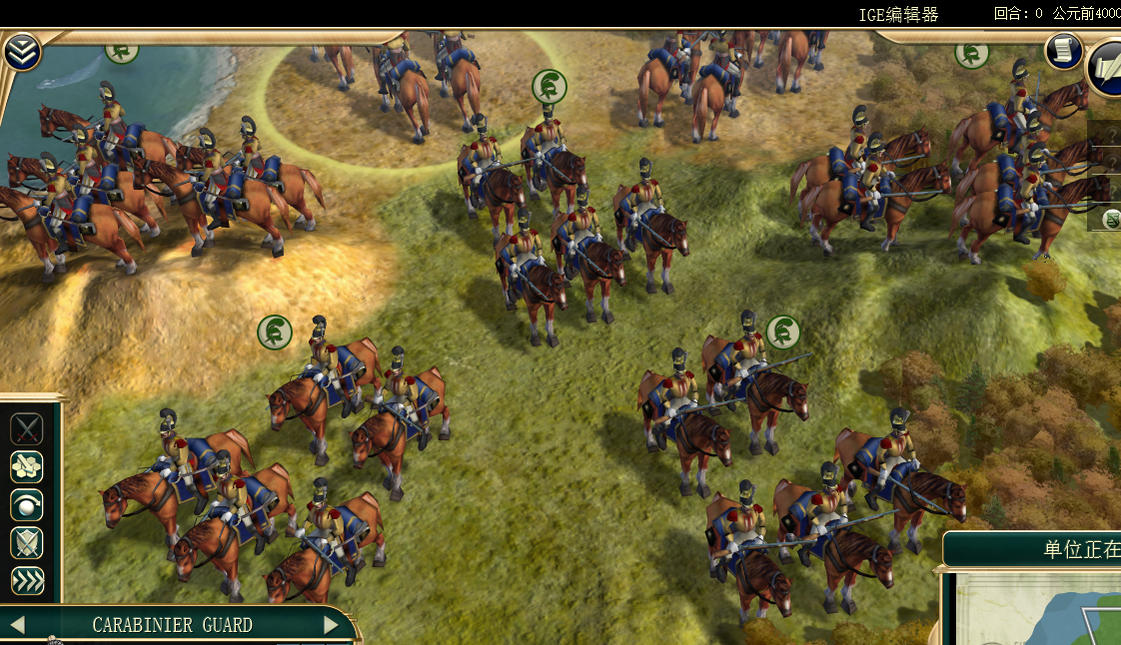The image size is (1121, 645).
Task: Use the shield and crossed swords fortify action
Action: [27, 543]
